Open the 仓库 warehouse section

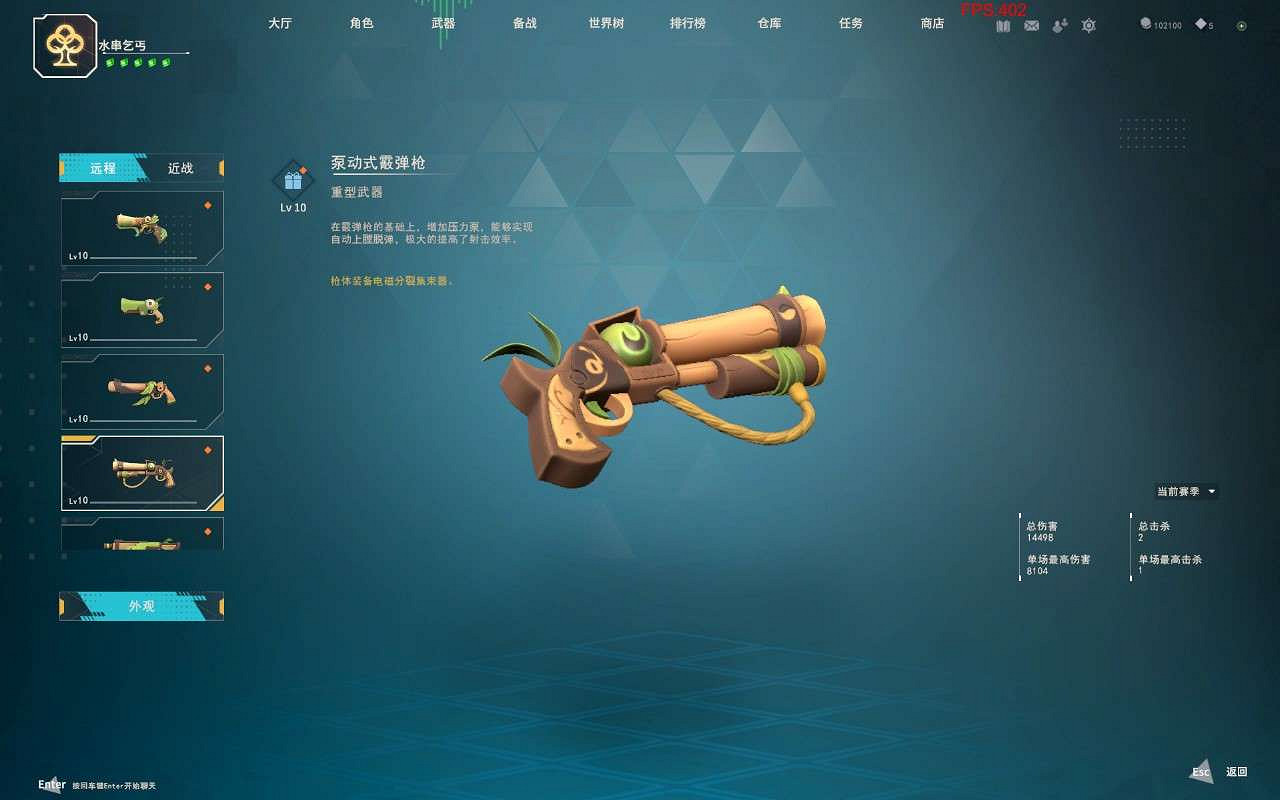[769, 24]
